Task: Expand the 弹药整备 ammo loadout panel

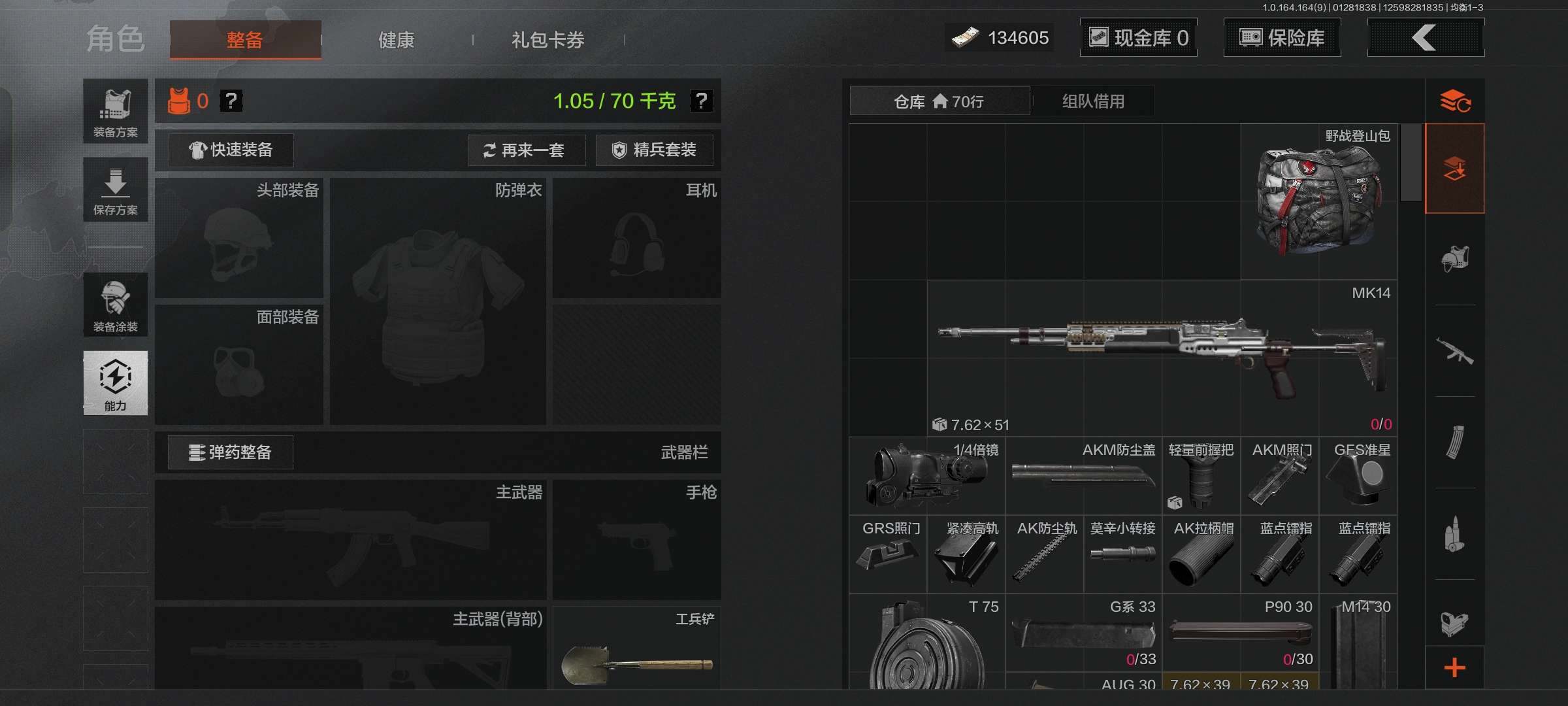Action: point(230,452)
